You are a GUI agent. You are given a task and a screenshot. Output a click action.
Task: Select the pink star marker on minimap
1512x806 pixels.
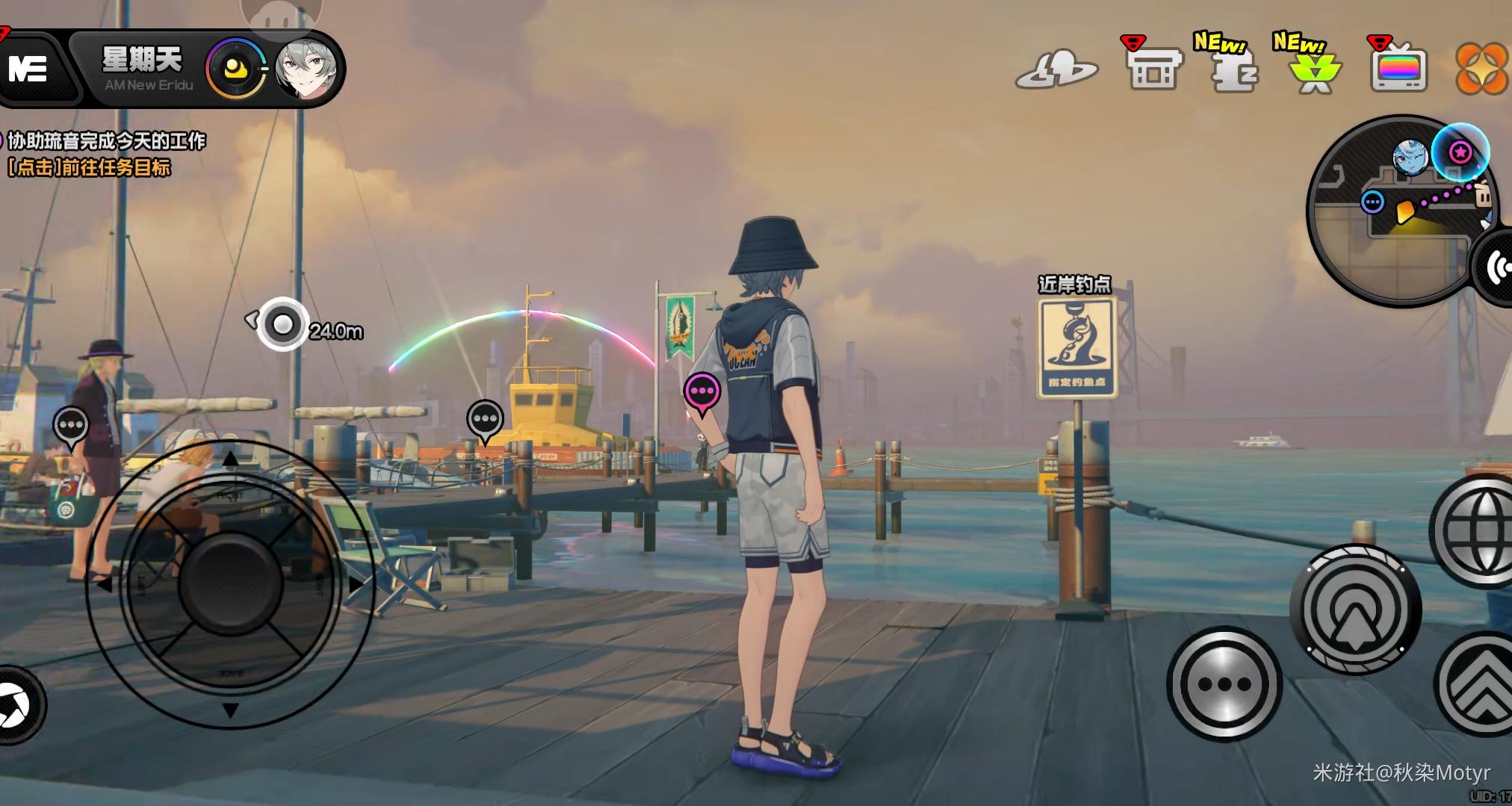pos(1460,152)
